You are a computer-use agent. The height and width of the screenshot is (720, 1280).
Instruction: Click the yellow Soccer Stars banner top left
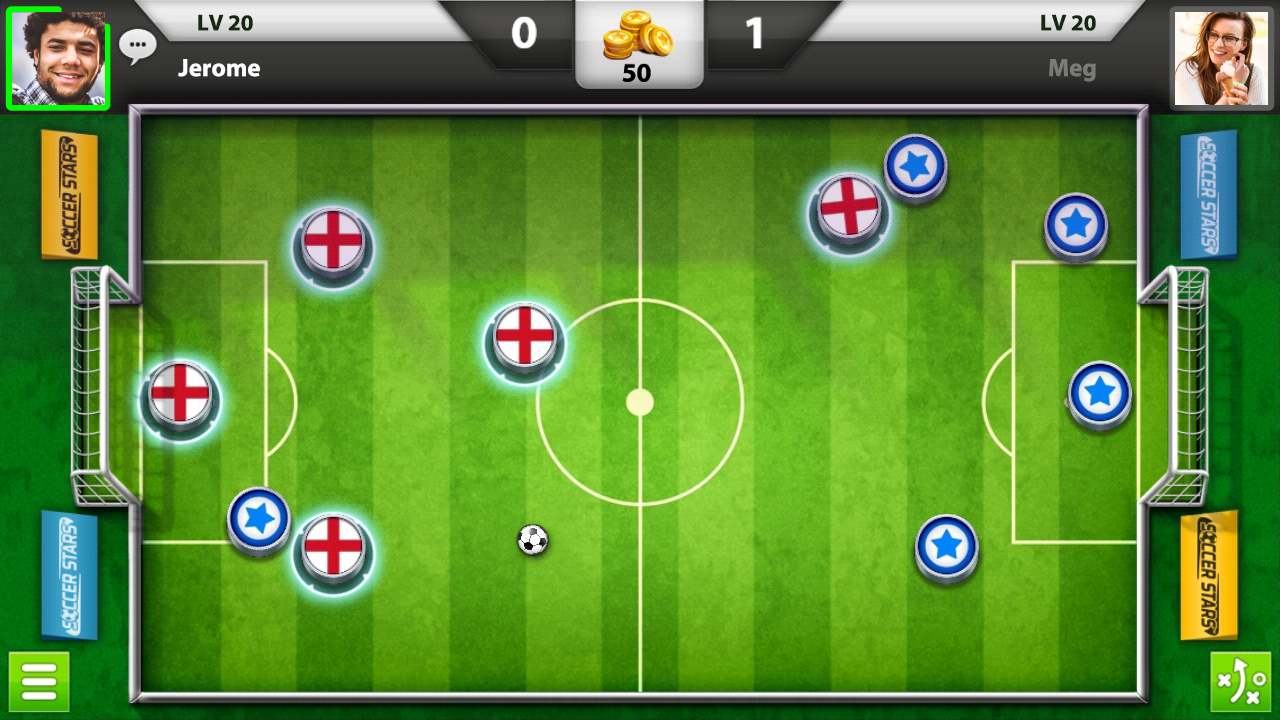pos(68,197)
